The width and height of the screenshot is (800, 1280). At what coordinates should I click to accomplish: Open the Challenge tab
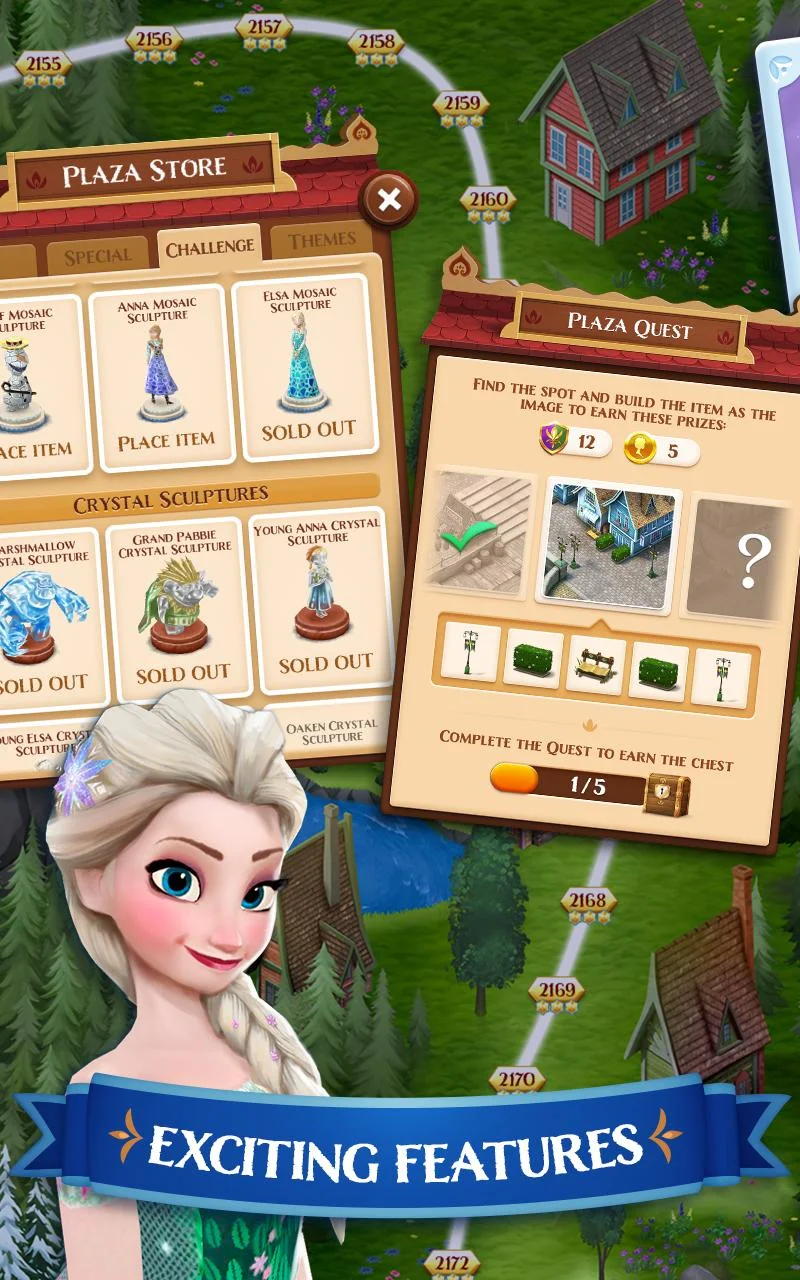[x=209, y=248]
